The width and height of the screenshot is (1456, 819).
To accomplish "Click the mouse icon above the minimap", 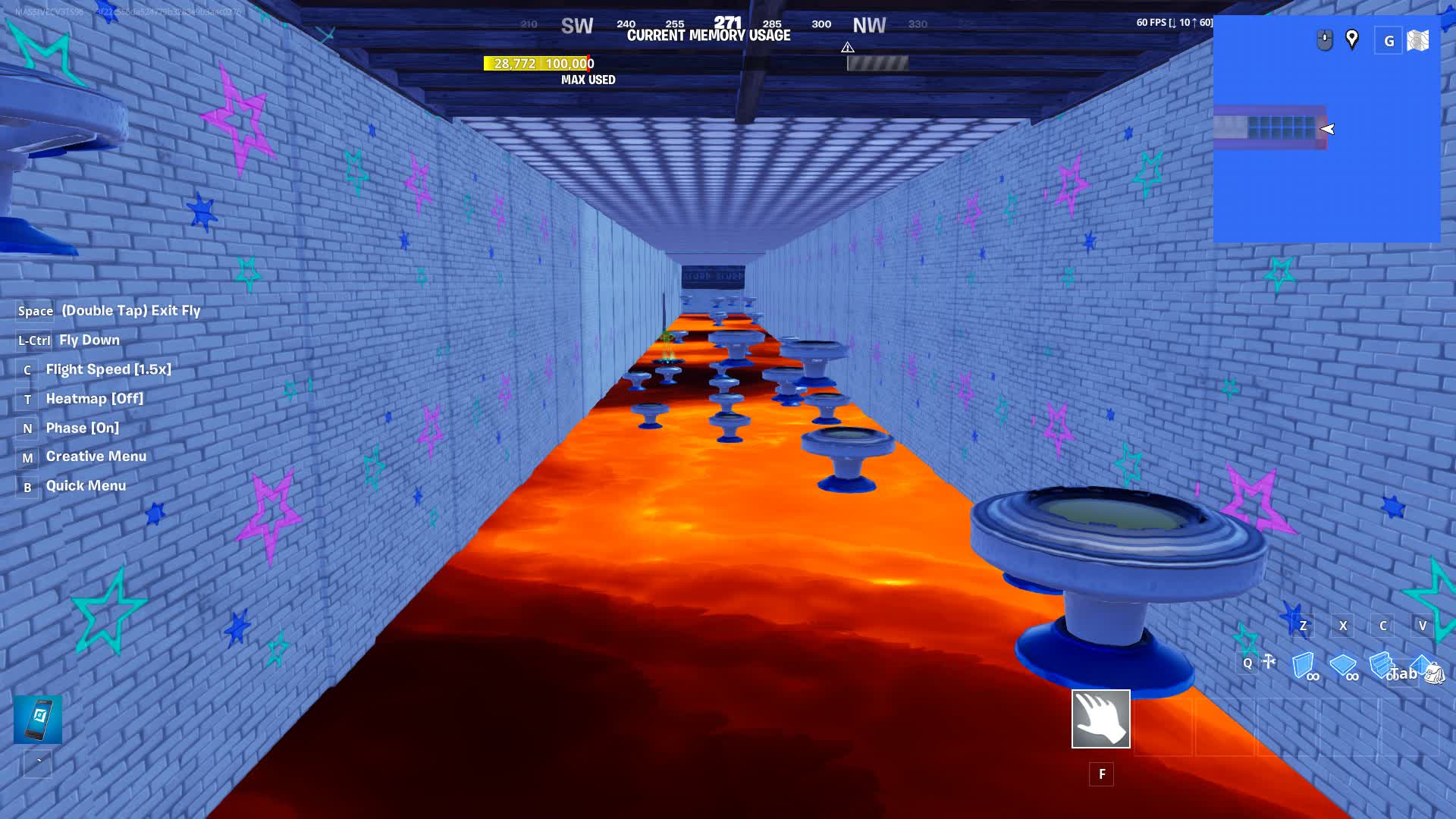I will [x=1325, y=39].
